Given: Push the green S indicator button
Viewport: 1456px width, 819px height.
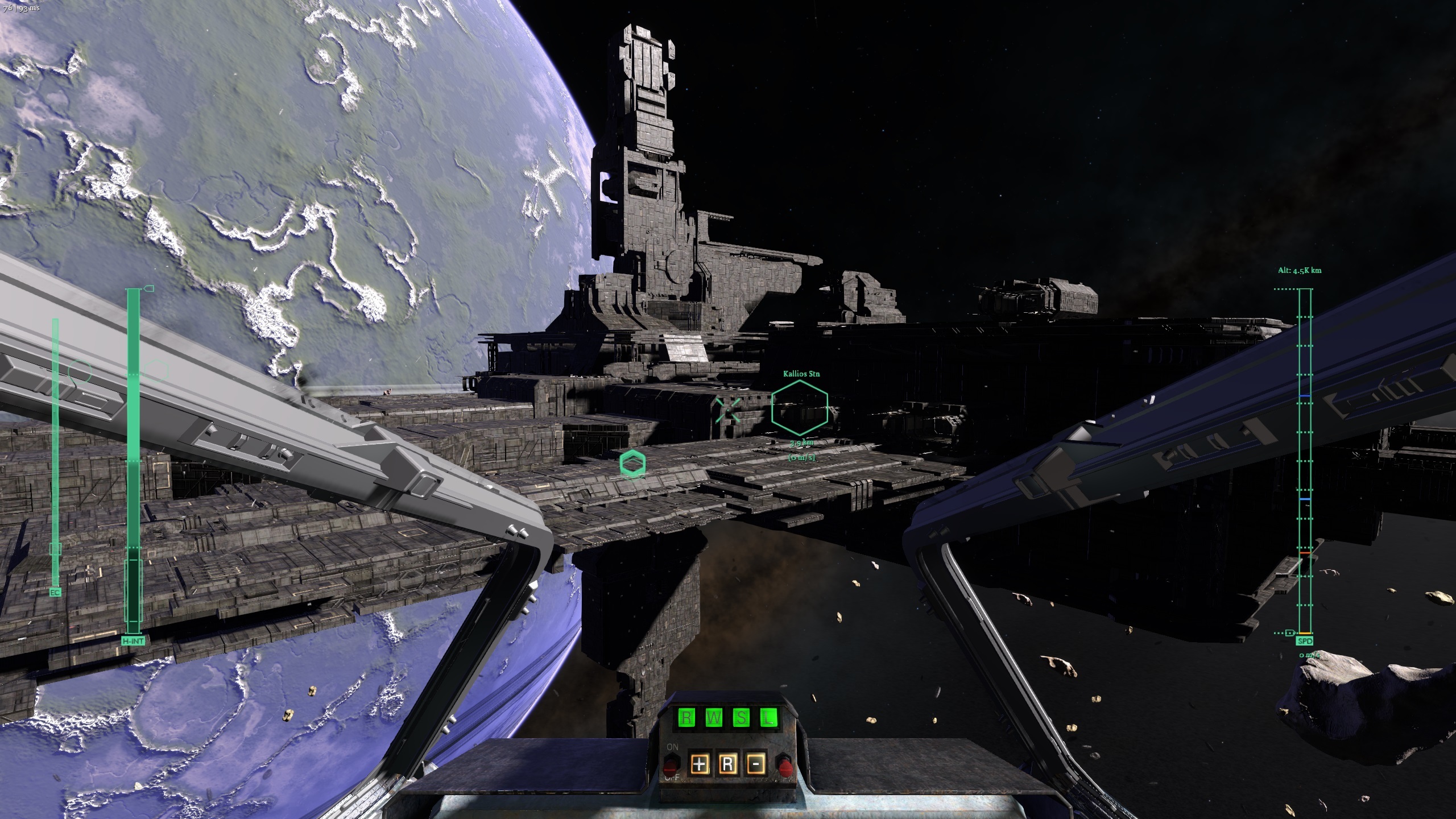Looking at the screenshot, I should (x=741, y=718).
